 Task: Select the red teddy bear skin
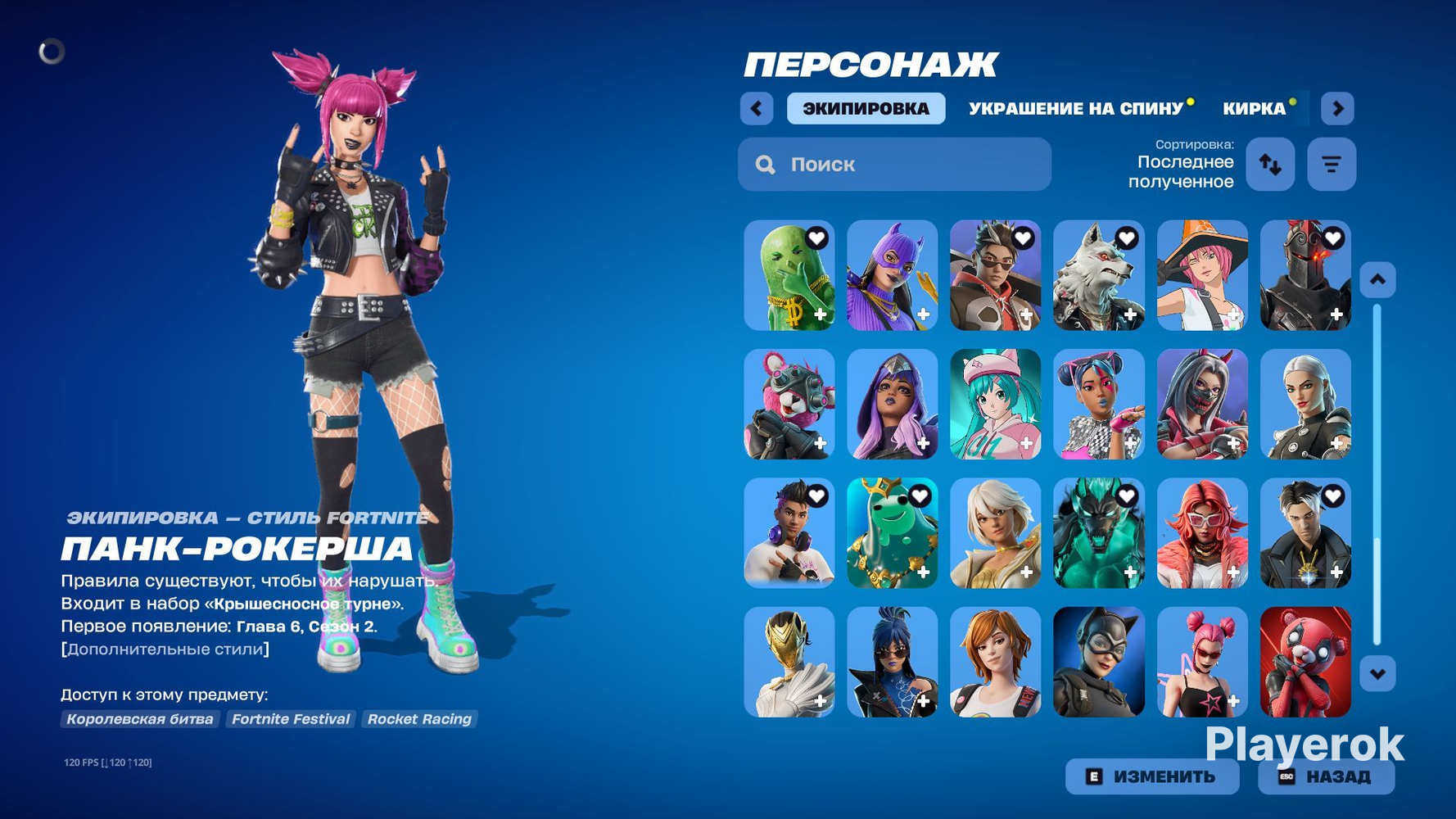(1305, 662)
